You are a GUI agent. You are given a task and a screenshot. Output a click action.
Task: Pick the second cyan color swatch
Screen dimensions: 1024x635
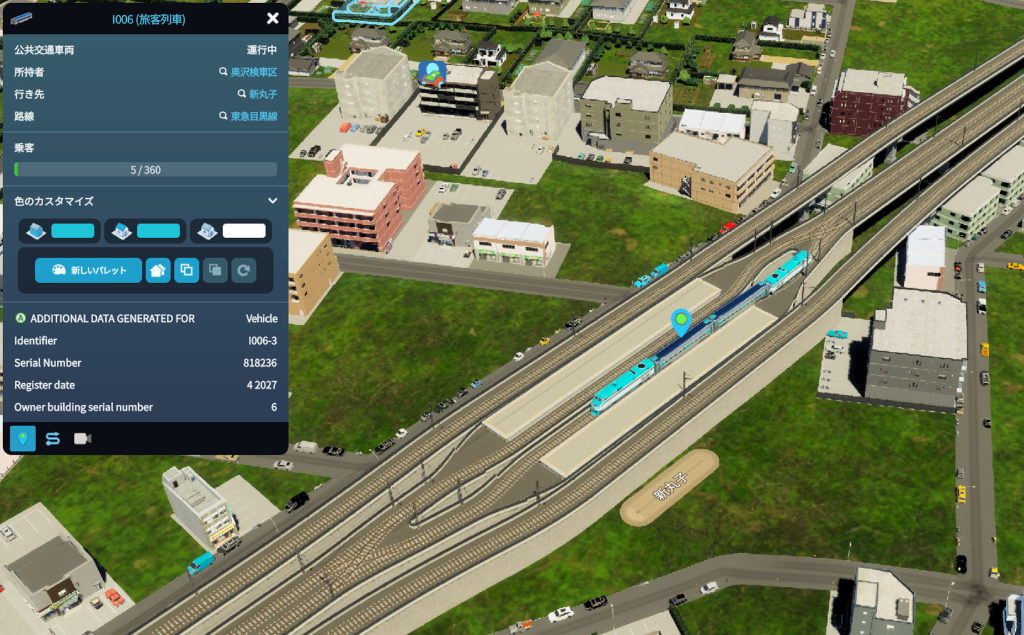158,231
